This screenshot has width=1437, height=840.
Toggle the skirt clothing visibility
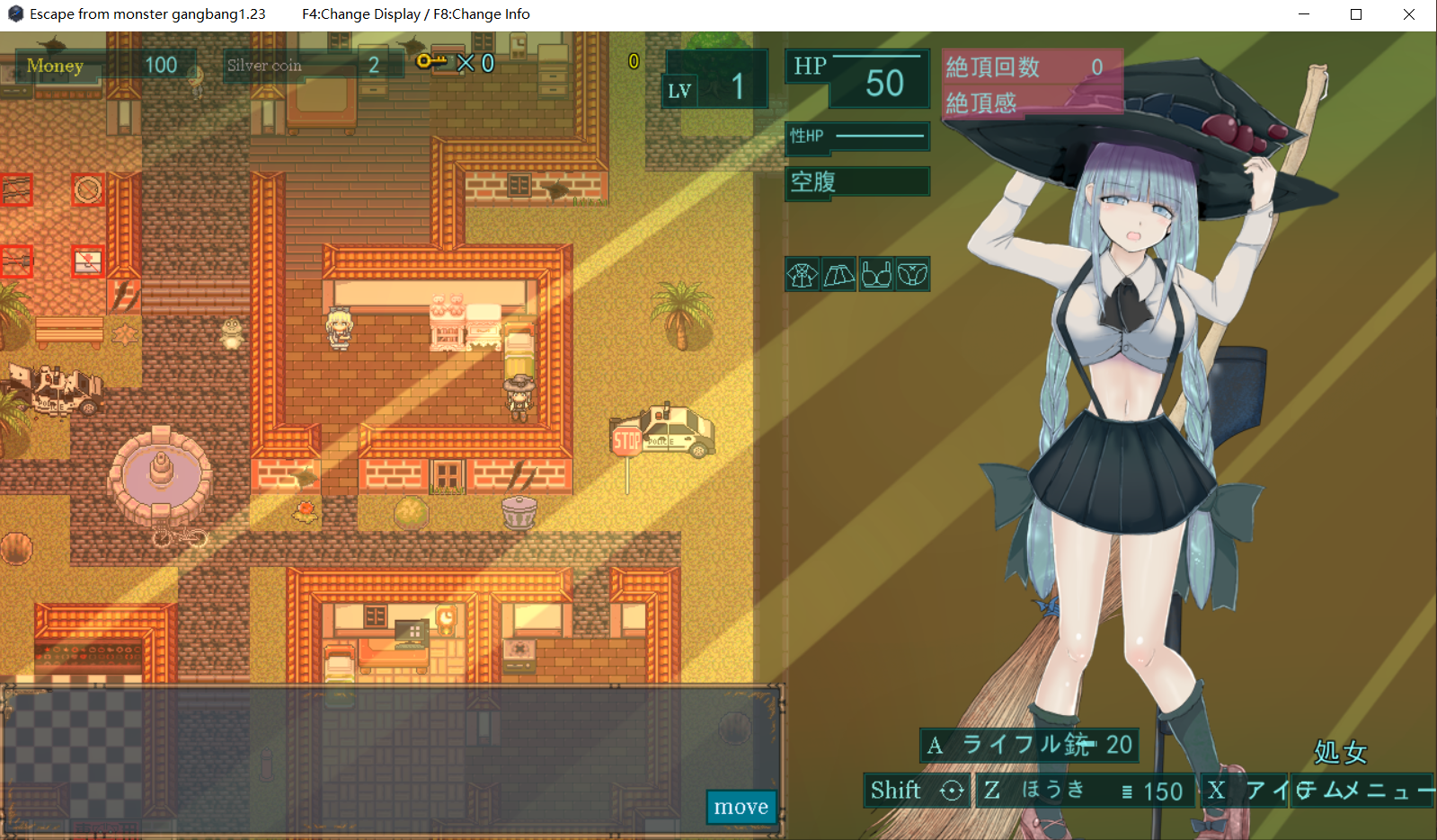coord(839,274)
